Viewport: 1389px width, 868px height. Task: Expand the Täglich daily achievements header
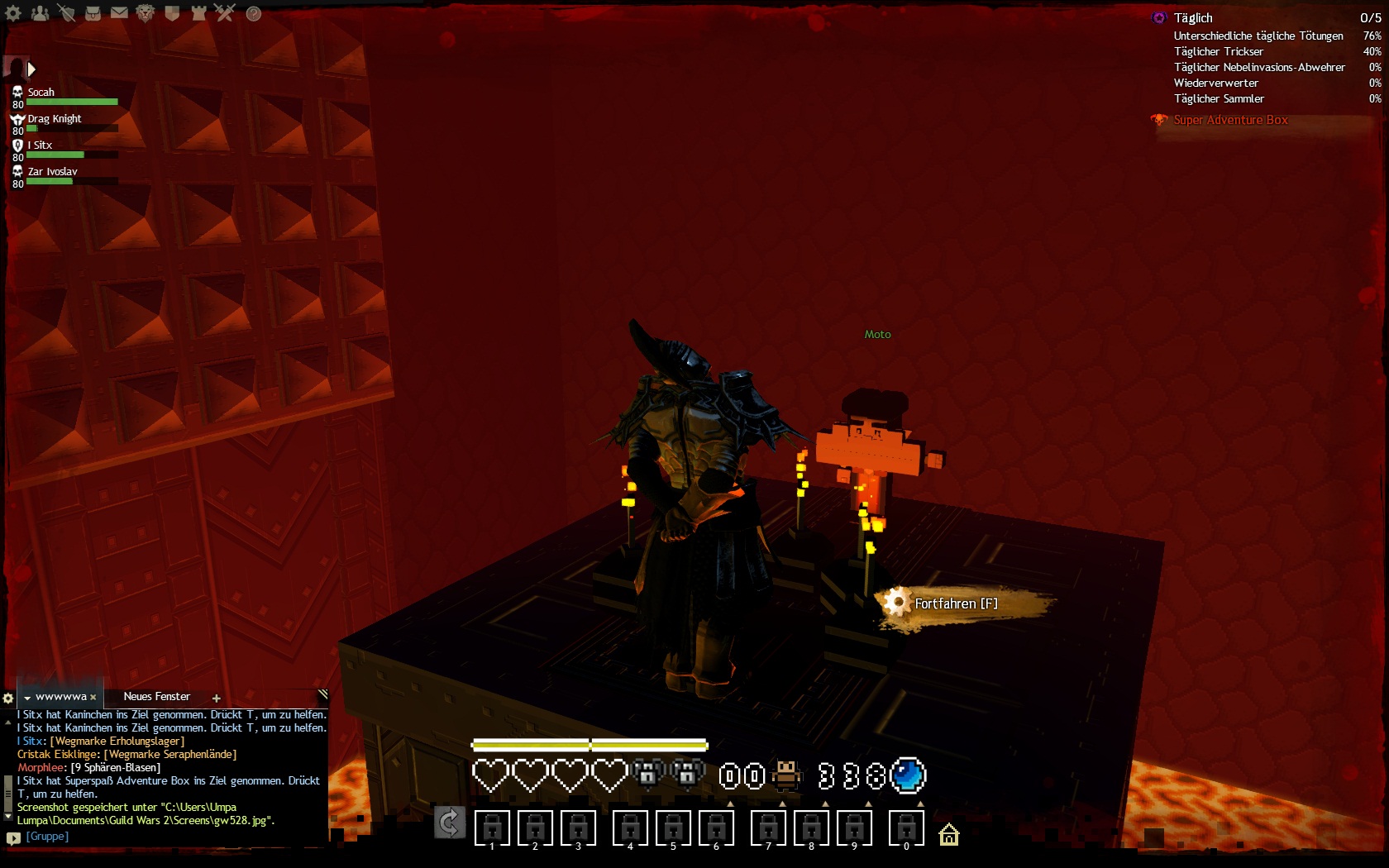coord(1193,18)
